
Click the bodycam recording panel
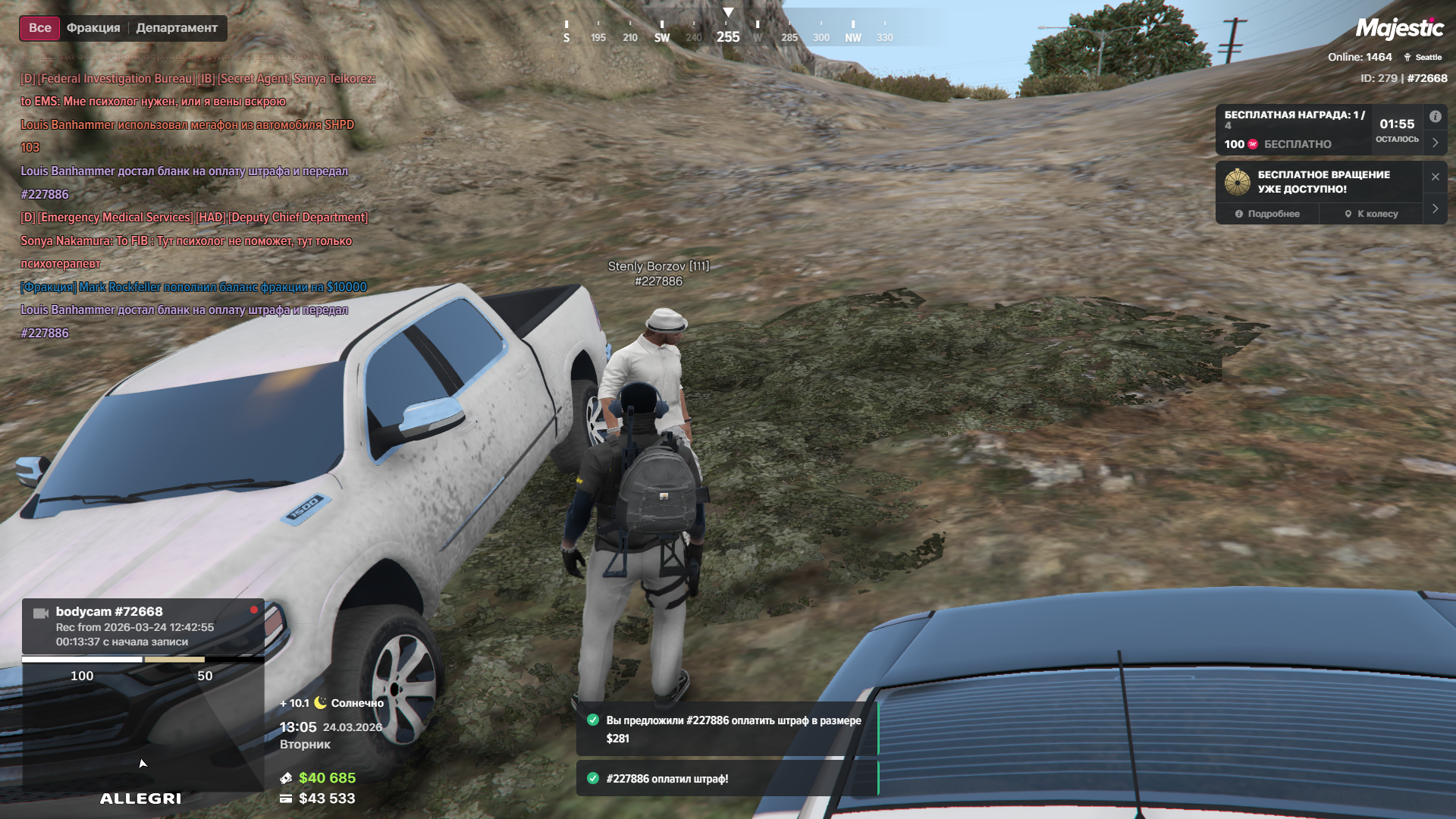tap(143, 626)
